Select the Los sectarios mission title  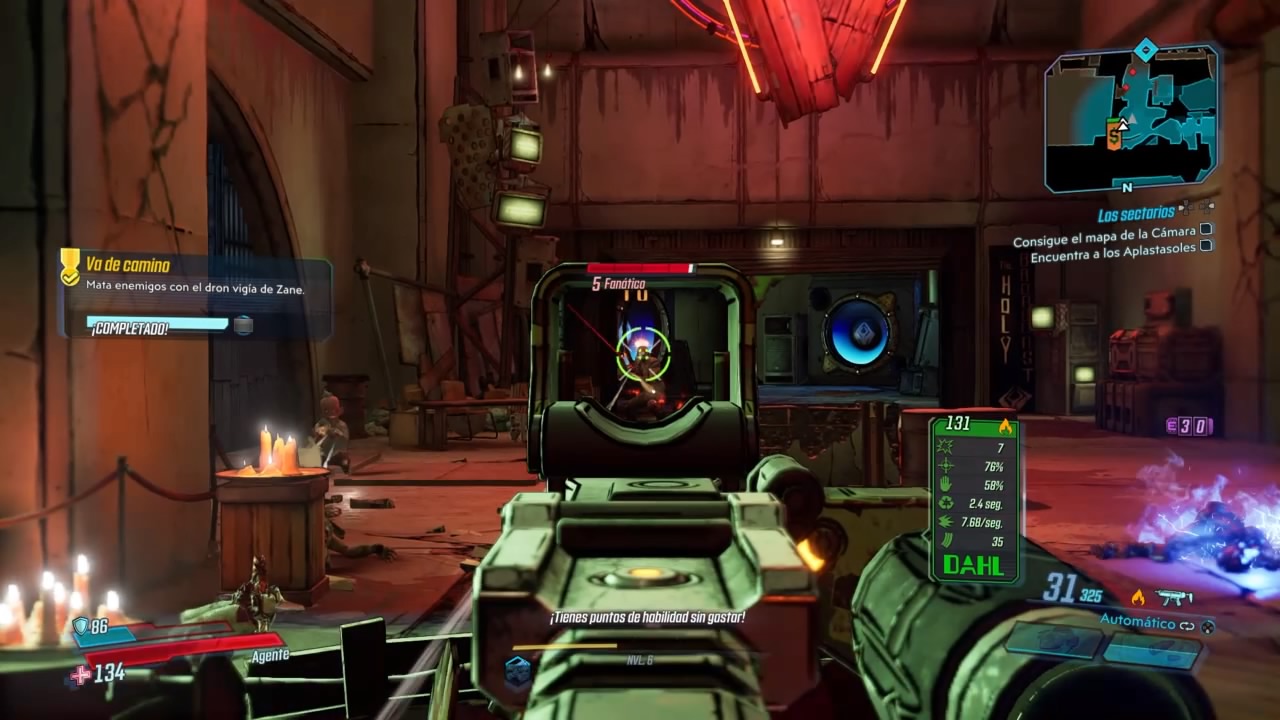[1136, 215]
